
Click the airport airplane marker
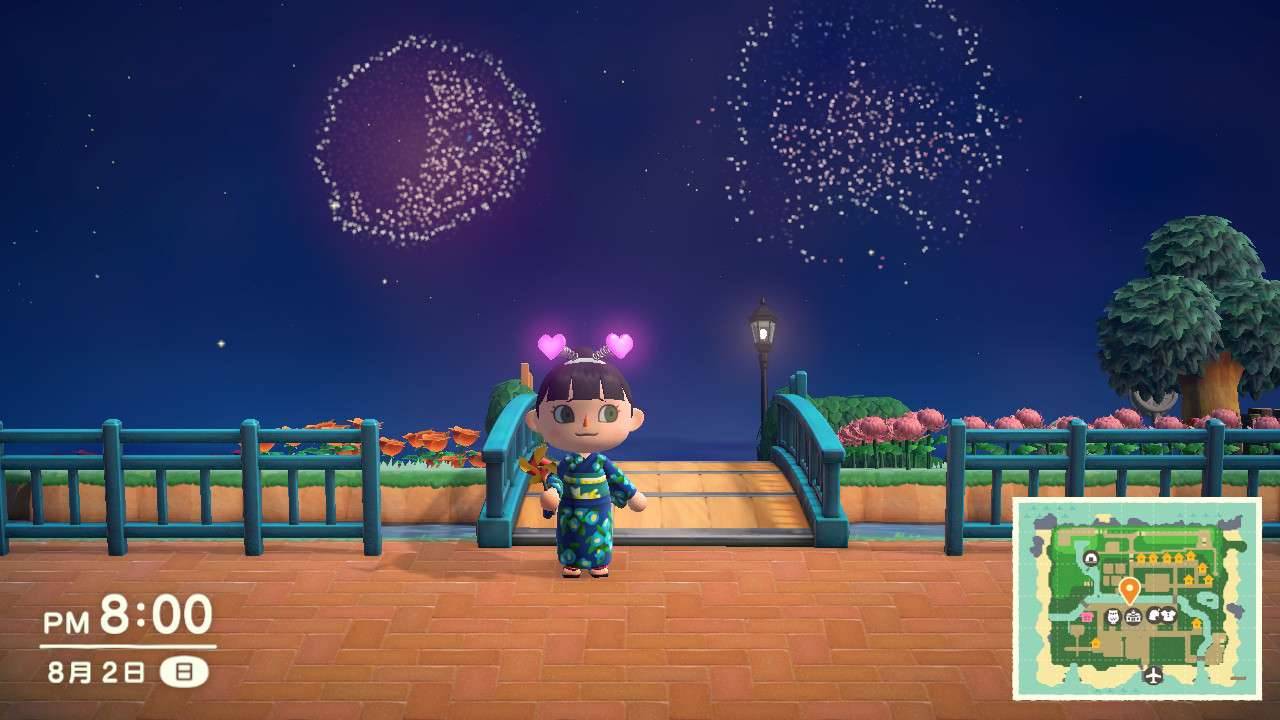click(1154, 675)
